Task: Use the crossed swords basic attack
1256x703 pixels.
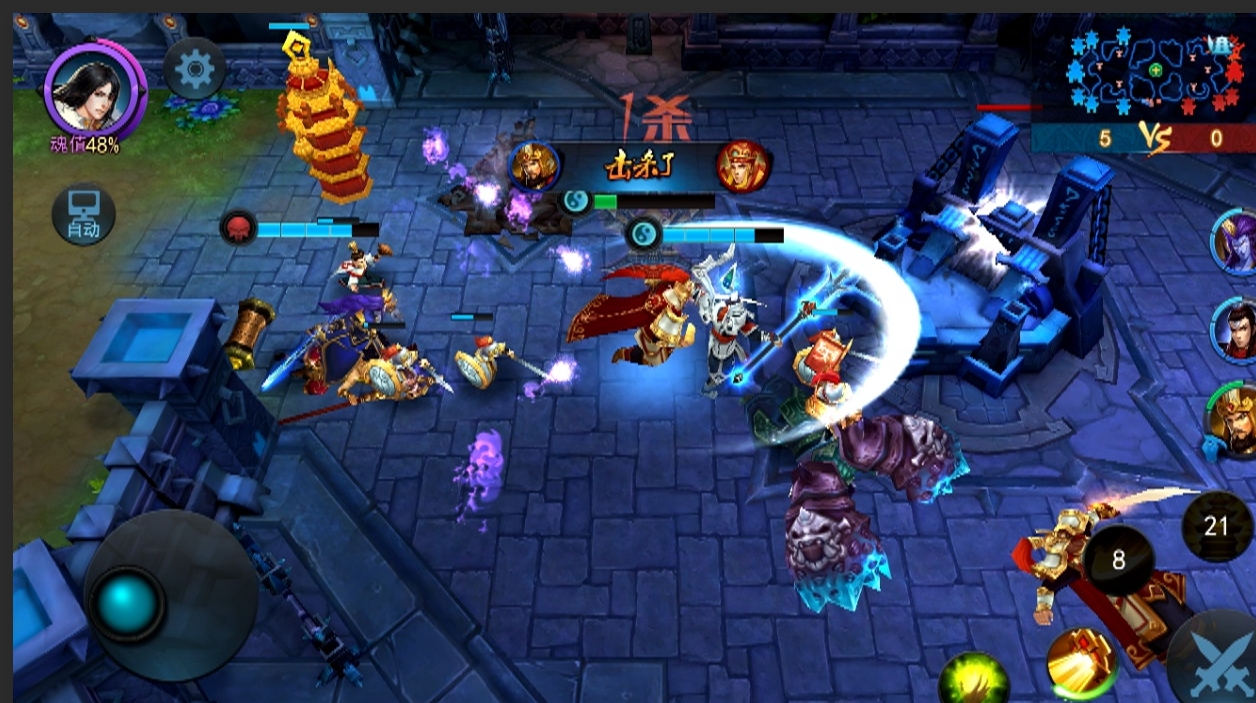Action: tap(1220, 660)
